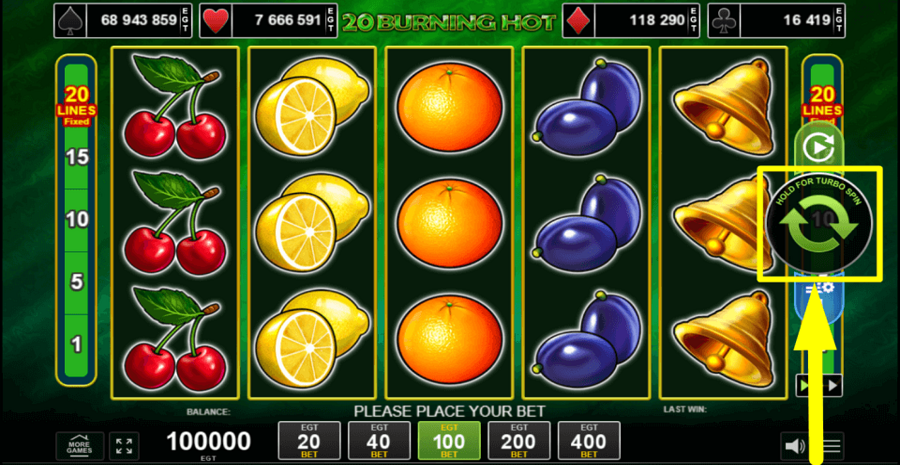Toggle fullscreen with the expand arrows icon

point(124,445)
